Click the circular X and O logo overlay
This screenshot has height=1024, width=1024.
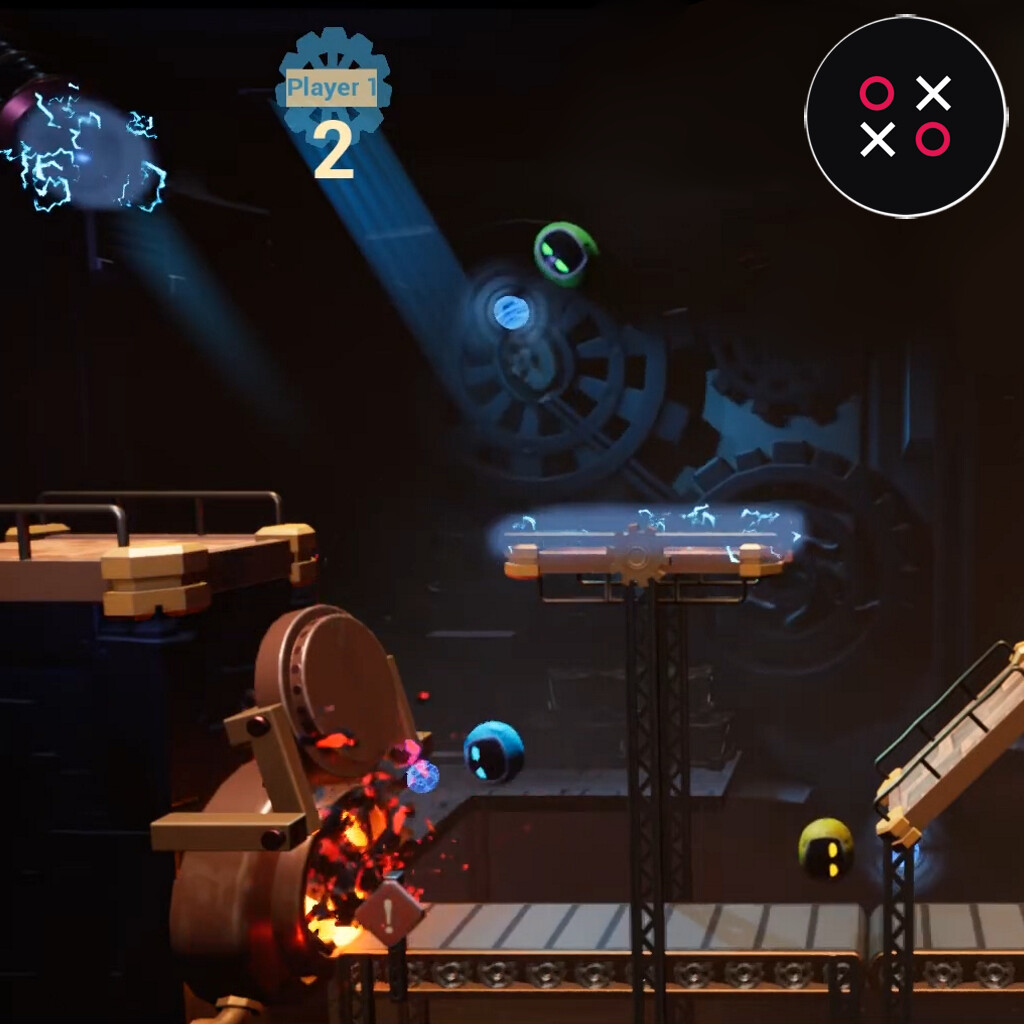pos(905,116)
